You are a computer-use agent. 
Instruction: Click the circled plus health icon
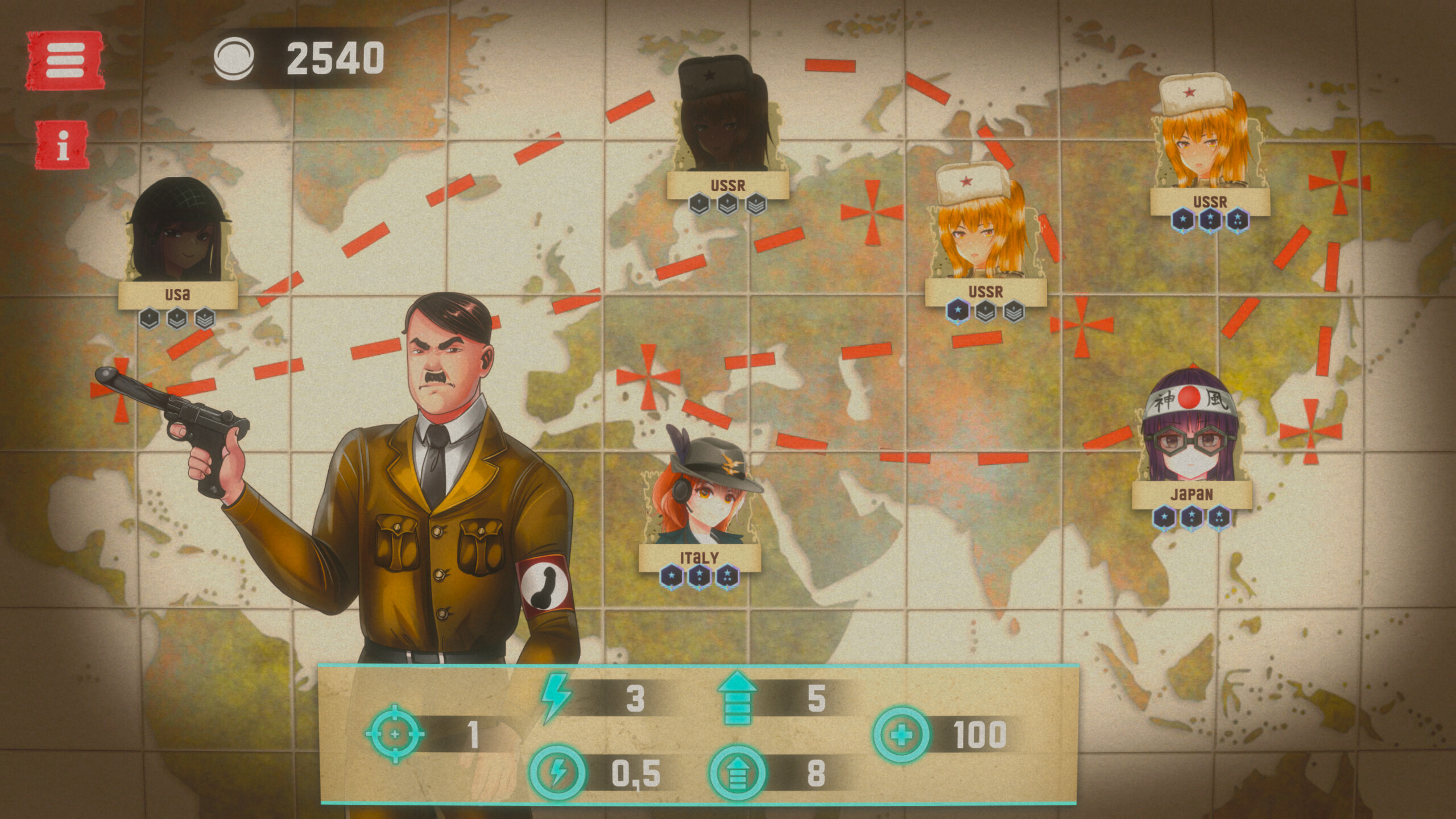click(x=902, y=735)
